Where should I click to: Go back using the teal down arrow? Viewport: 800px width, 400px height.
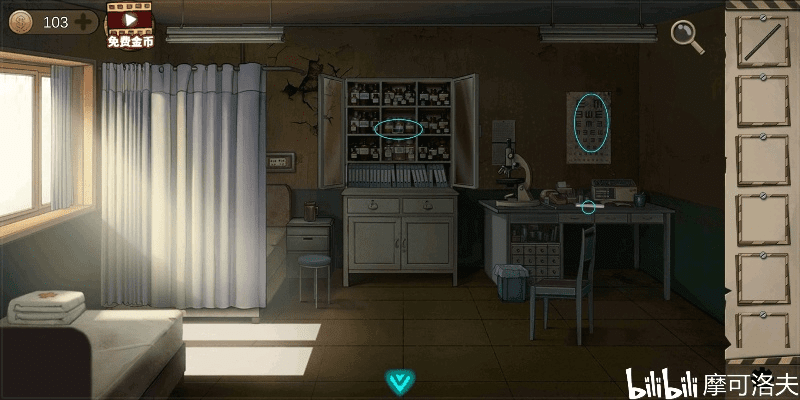[401, 380]
